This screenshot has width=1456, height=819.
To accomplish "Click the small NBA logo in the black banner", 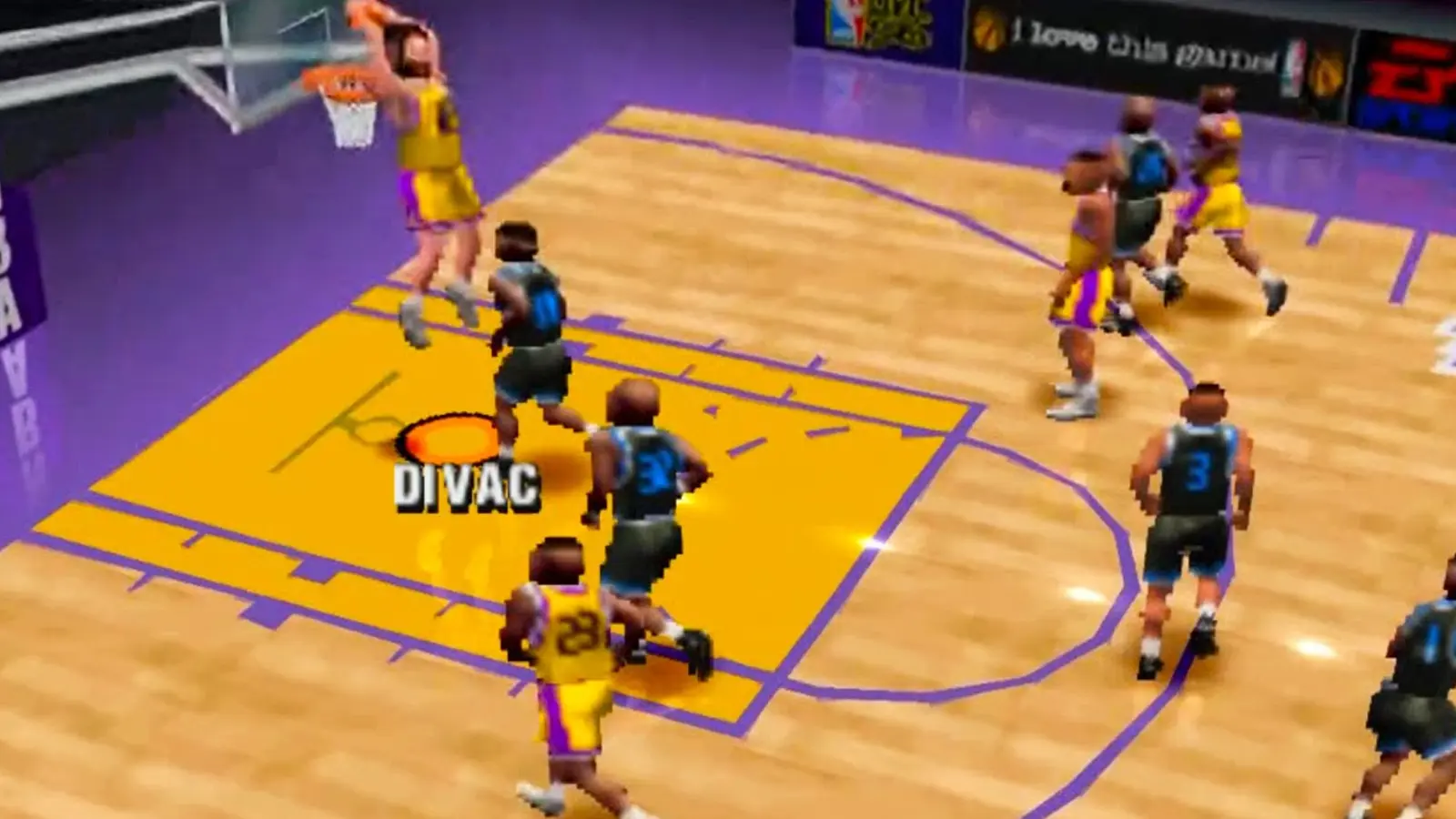I will pyautogui.click(x=1292, y=62).
